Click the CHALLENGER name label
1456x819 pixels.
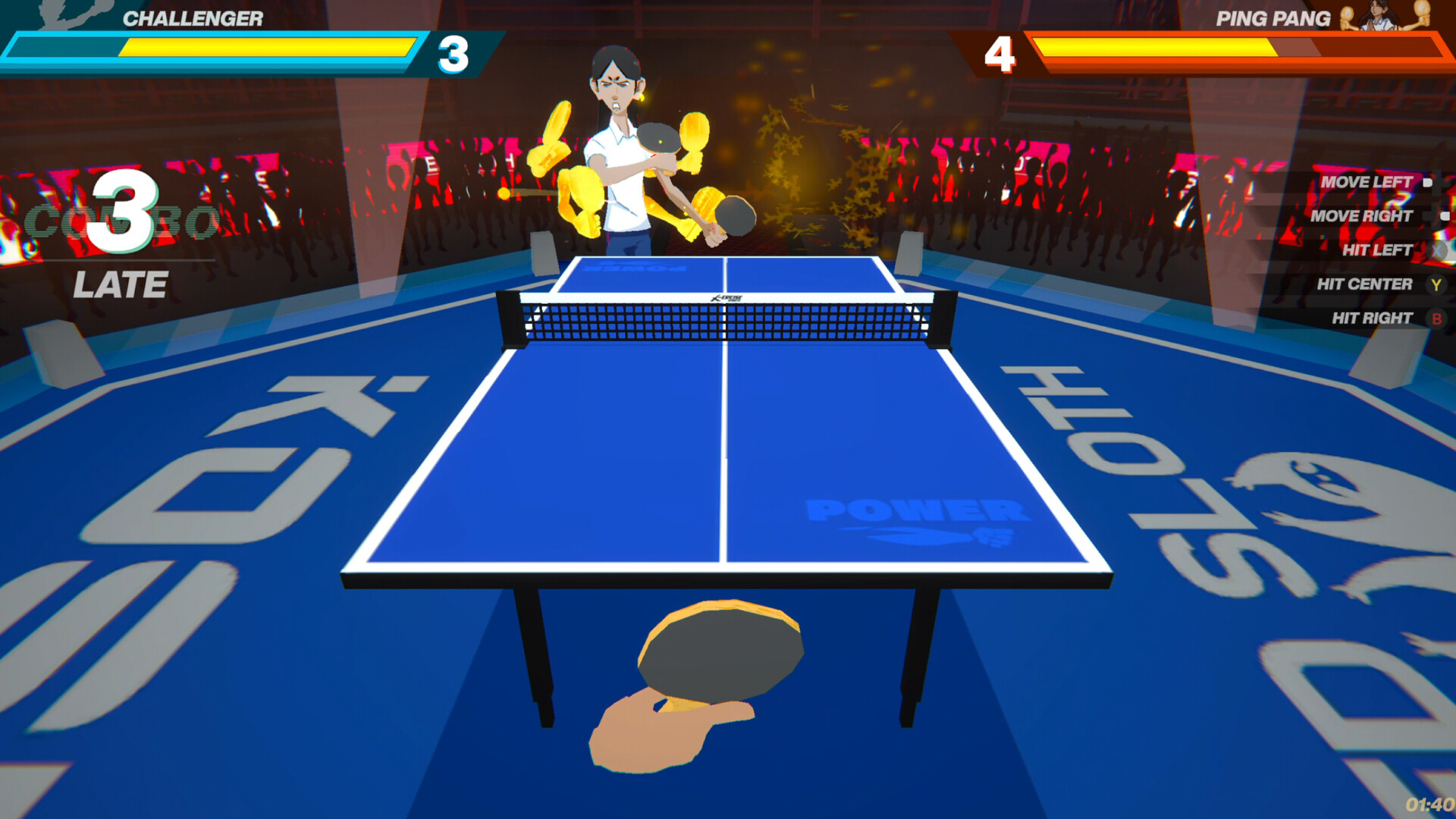[x=193, y=18]
